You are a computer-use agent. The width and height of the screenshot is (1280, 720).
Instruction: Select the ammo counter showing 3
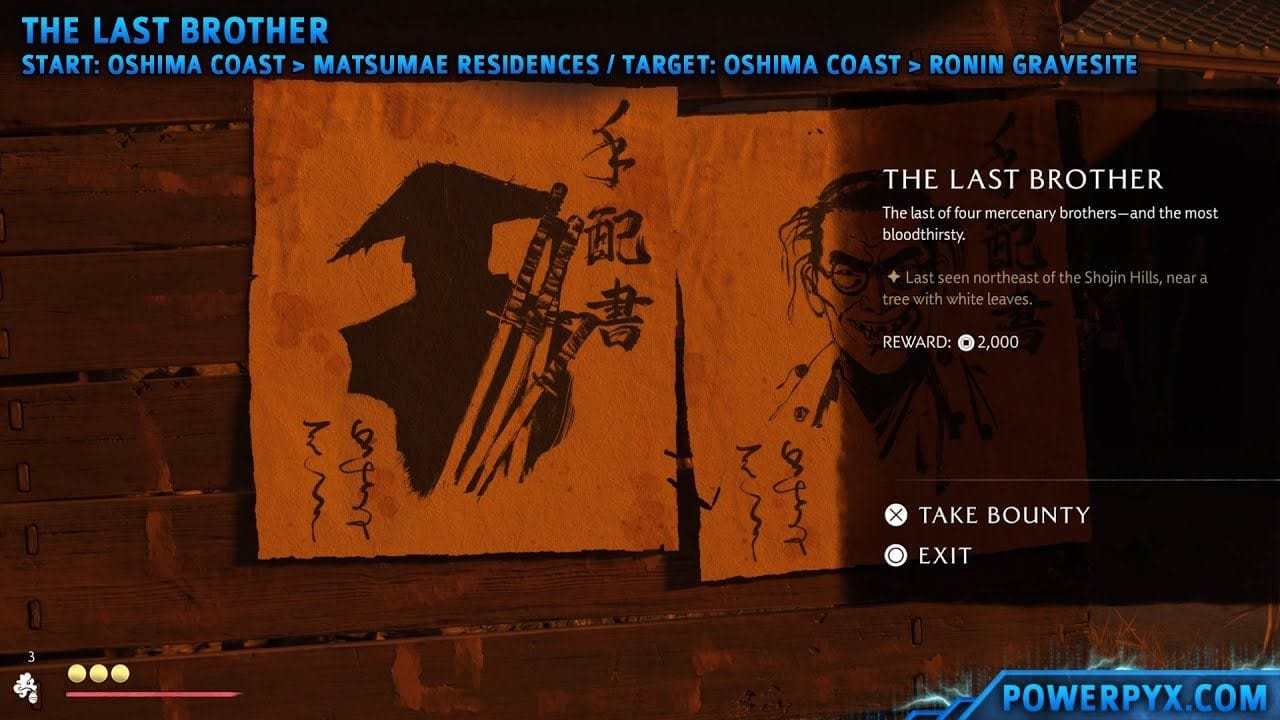pos(33,658)
